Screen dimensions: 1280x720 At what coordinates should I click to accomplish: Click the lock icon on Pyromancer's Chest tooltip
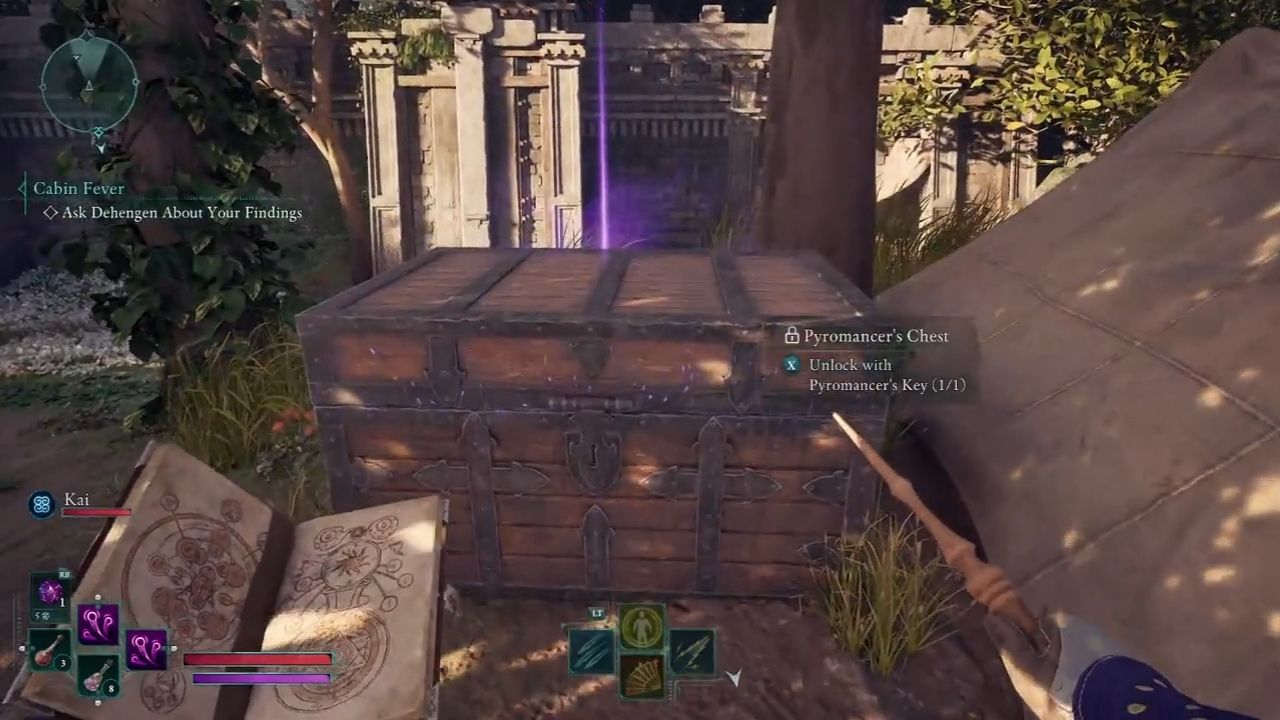point(792,336)
